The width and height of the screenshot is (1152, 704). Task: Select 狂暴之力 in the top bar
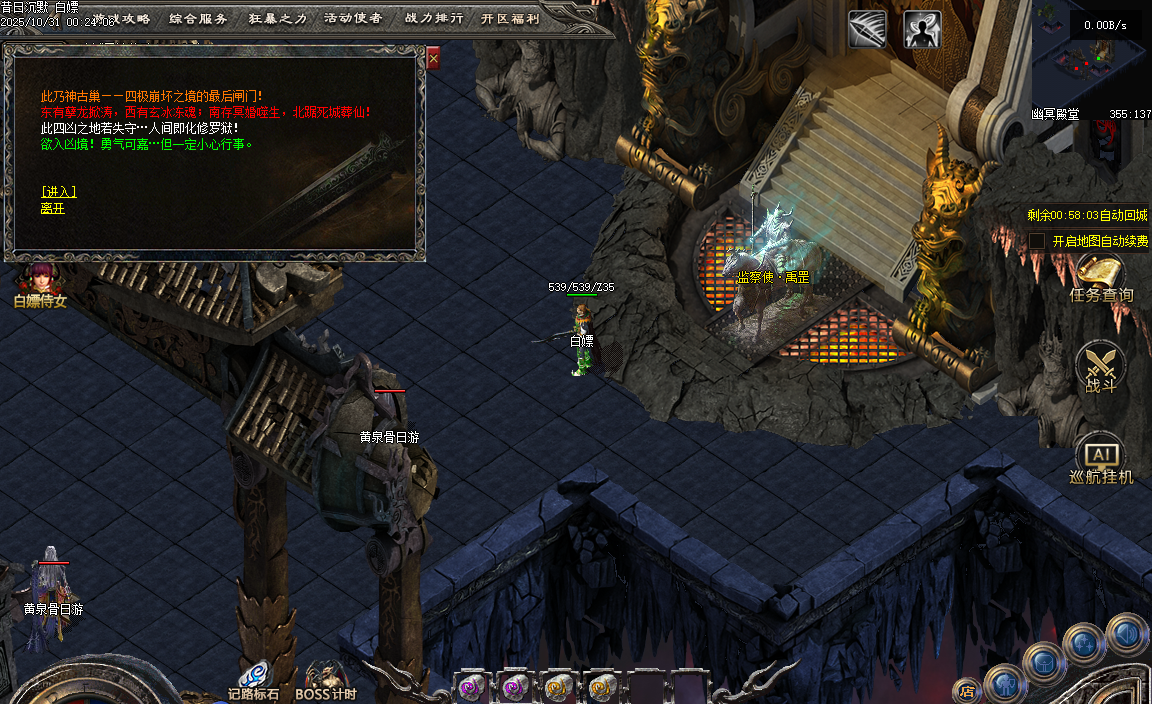[x=276, y=18]
